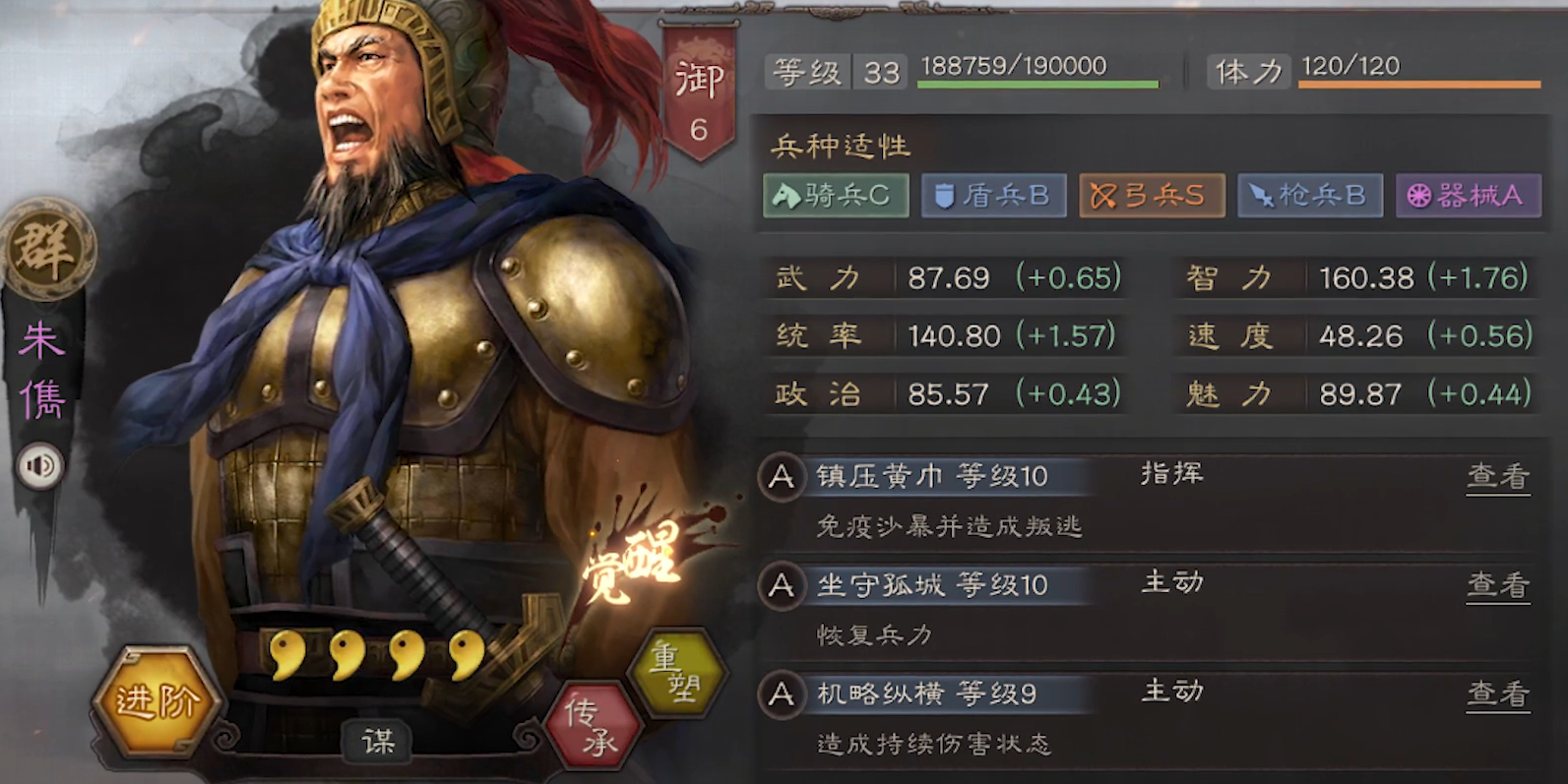Select the 骑兵C cavalry aptitude icon
1568x784 pixels.
click(x=835, y=195)
